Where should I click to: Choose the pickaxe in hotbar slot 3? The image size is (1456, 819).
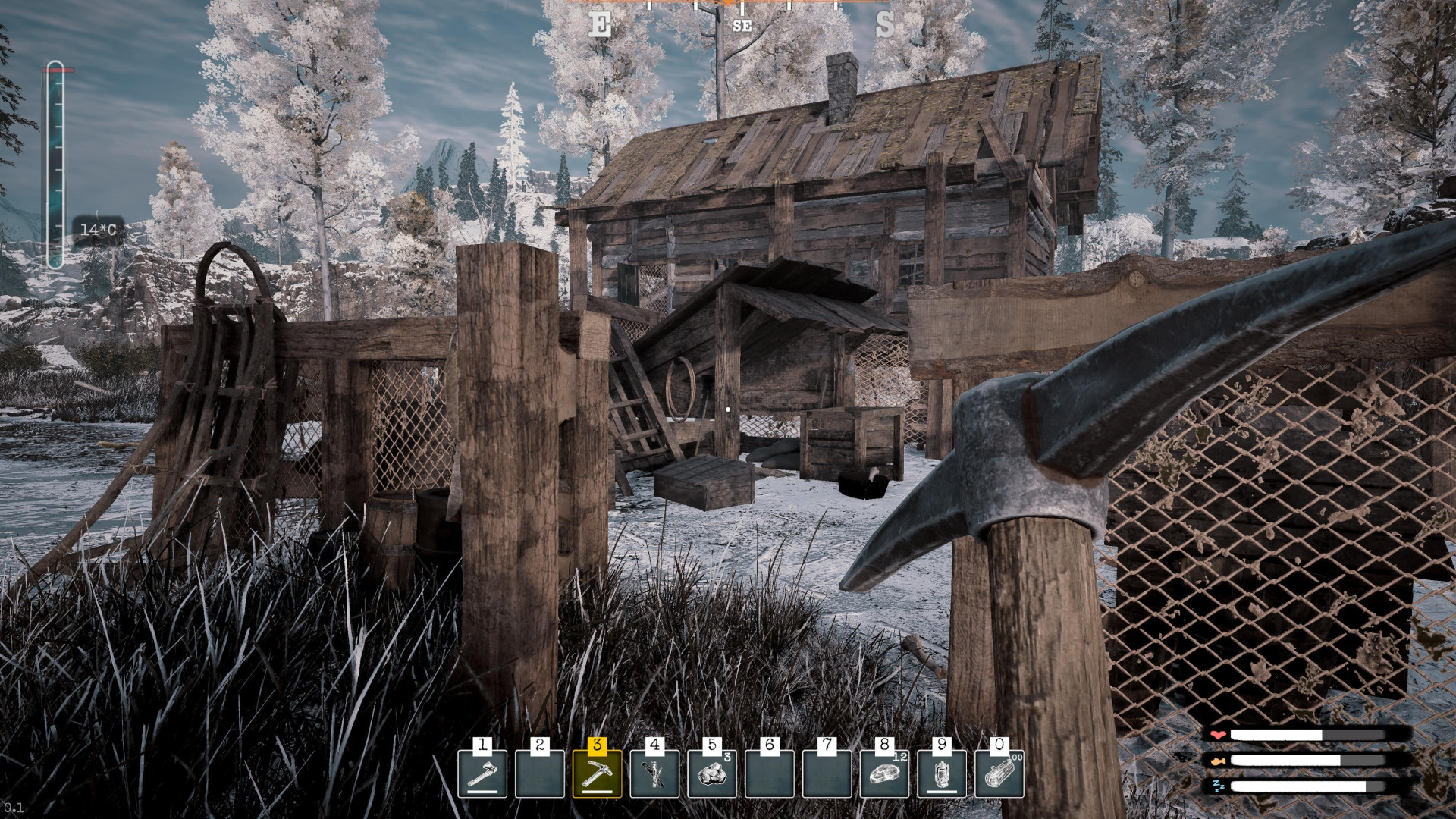pos(597,773)
